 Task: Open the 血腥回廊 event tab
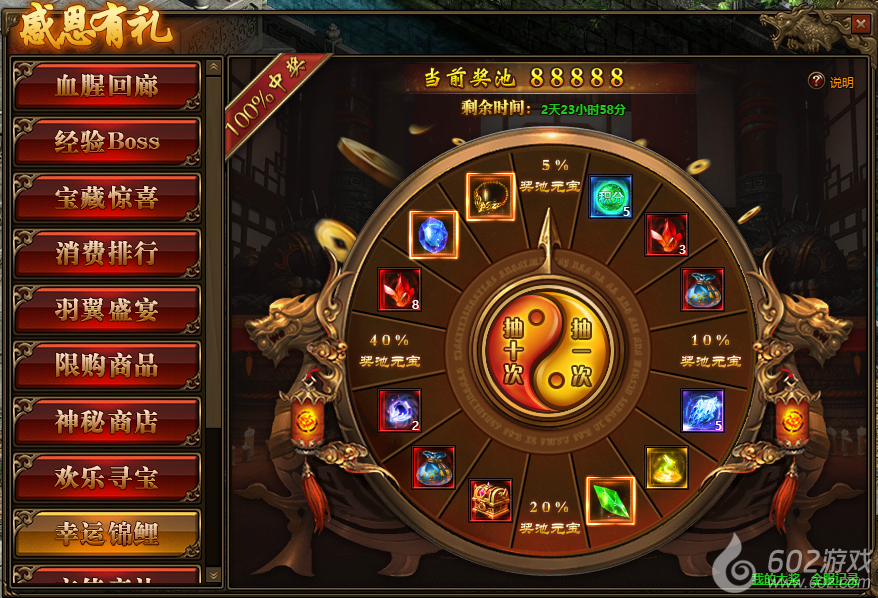click(107, 86)
